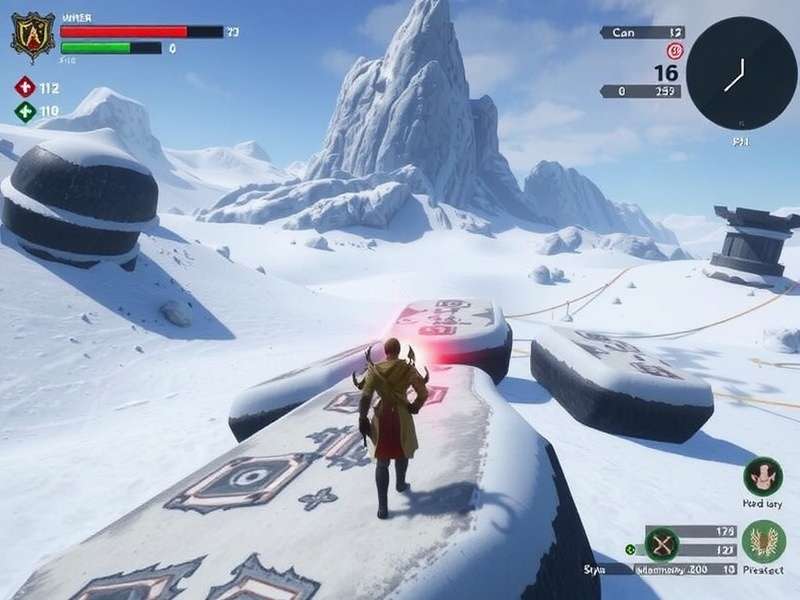Click the small green refresh icon

click(630, 549)
